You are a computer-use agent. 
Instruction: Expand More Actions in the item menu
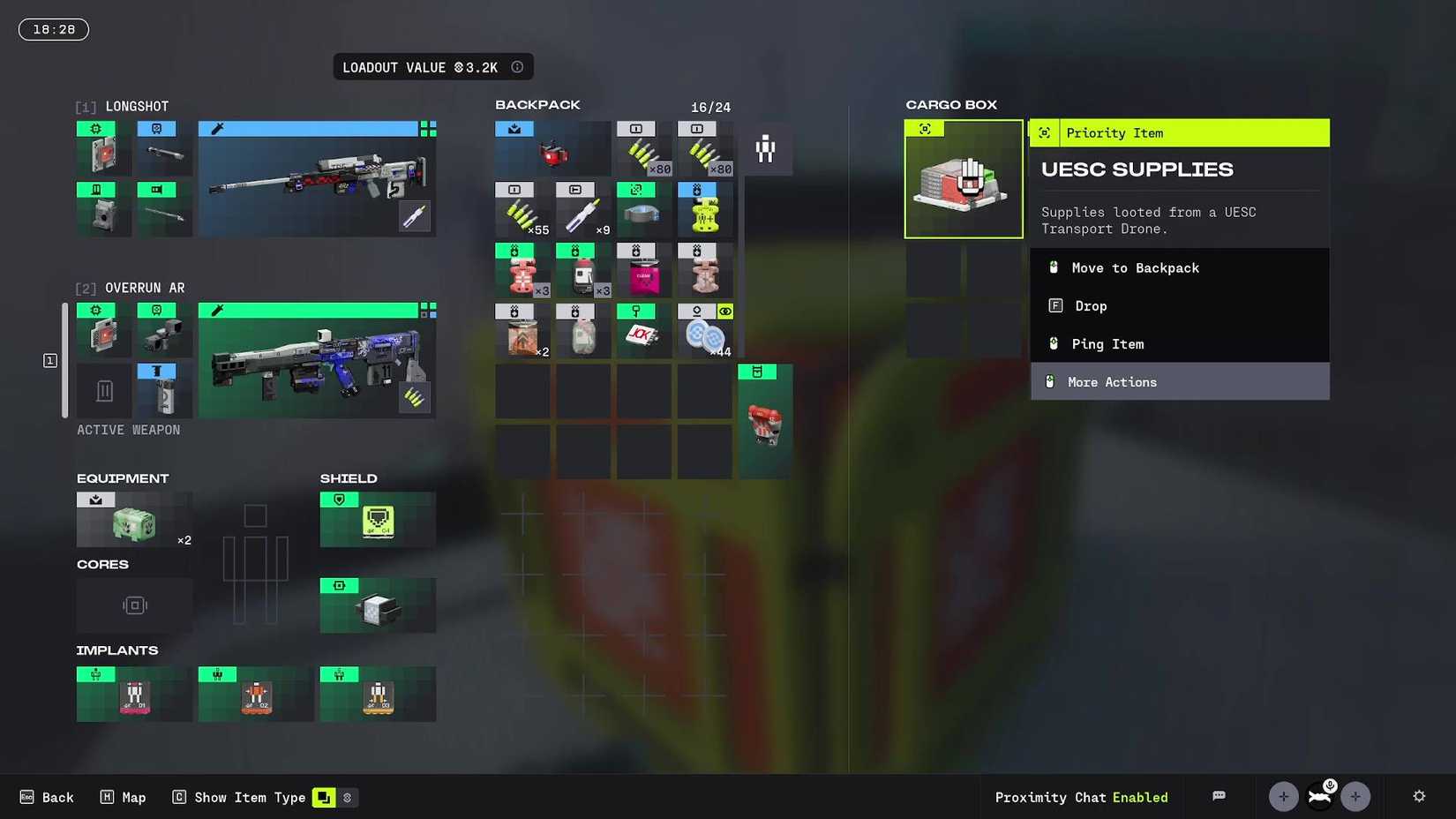pyautogui.click(x=1112, y=381)
